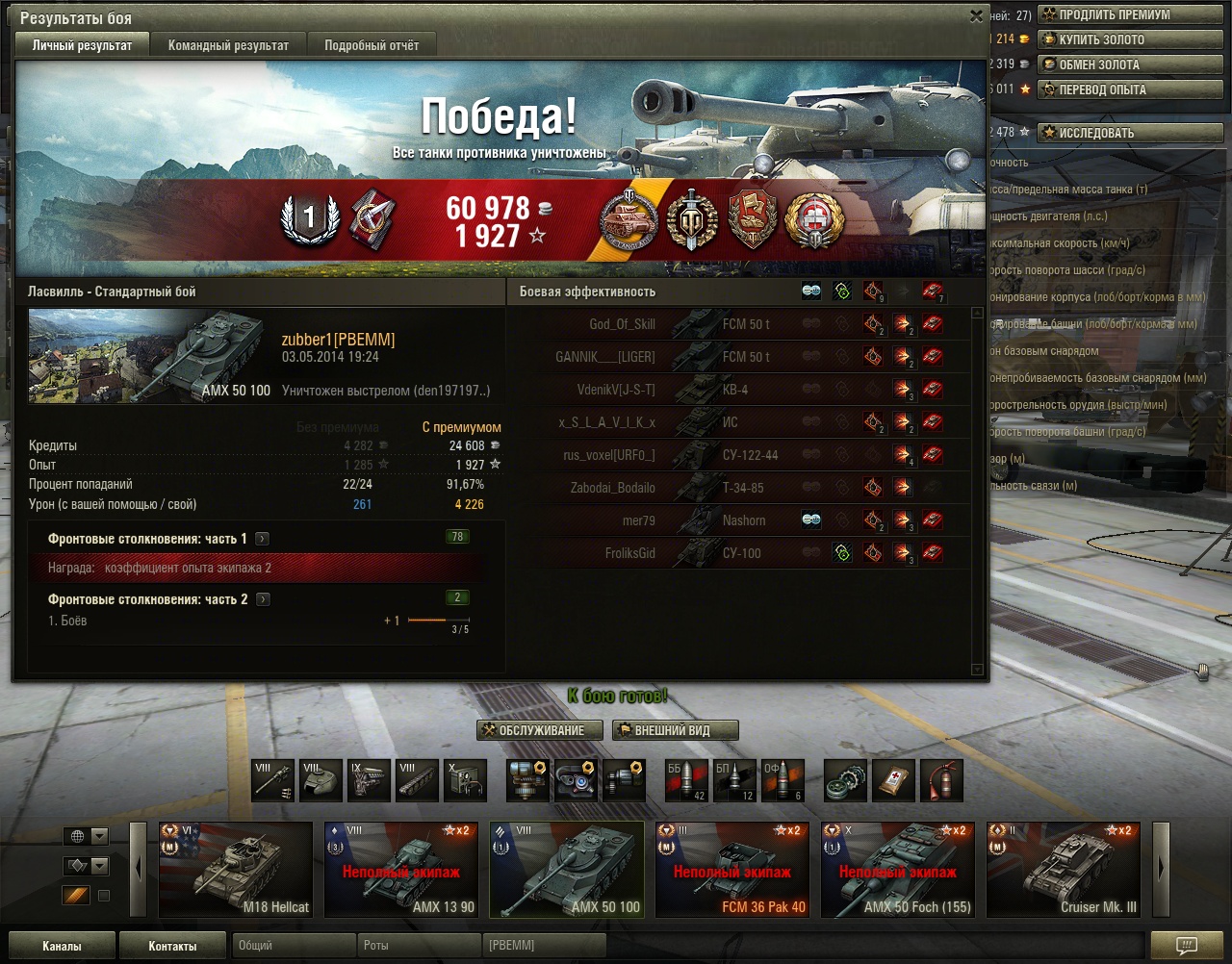Image resolution: width=1232 pixels, height=964 pixels.
Task: Open Перевод опыта conversion
Action: tap(1129, 89)
